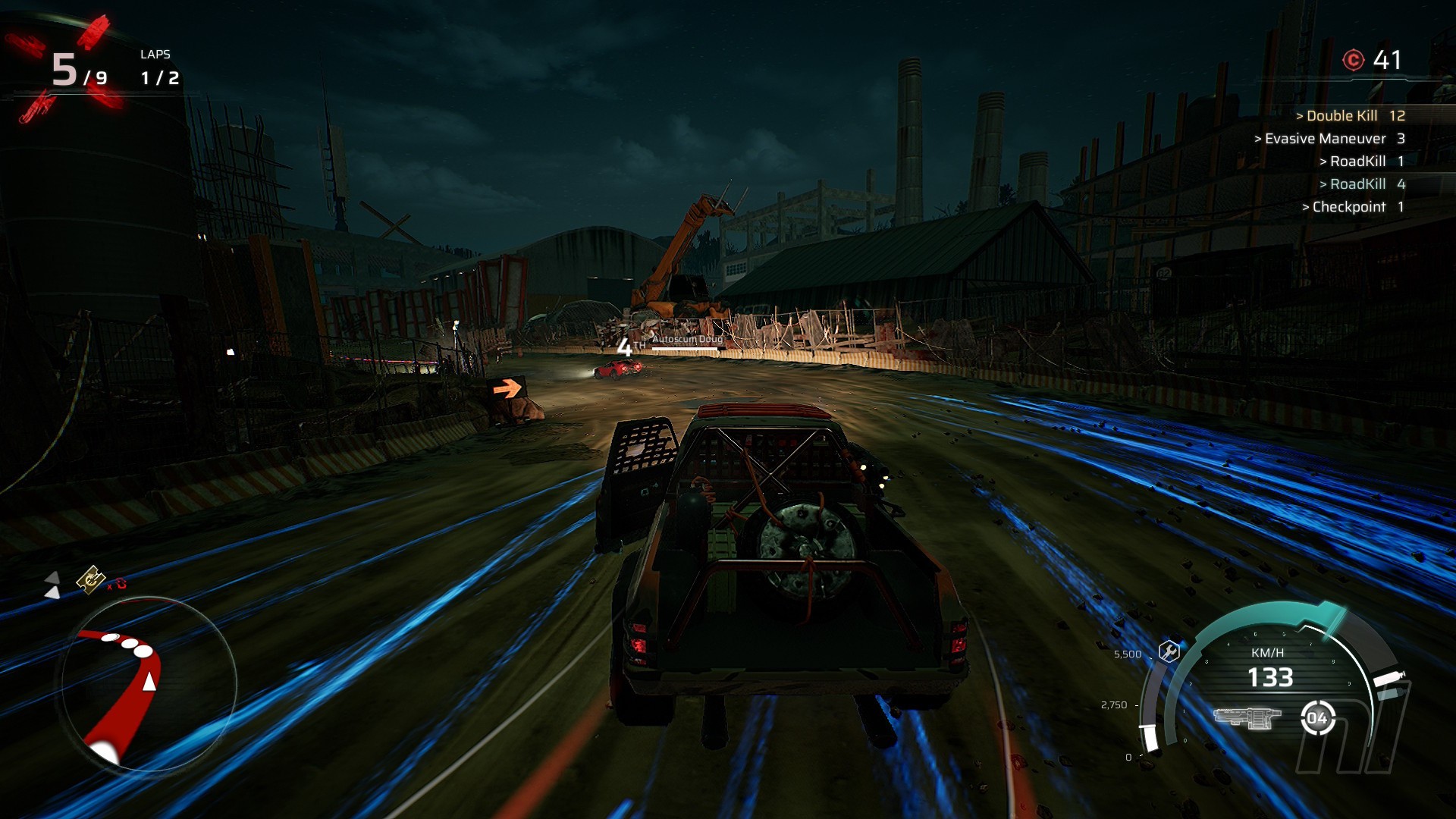Click the grey double-arrow icon above the minimap
This screenshot has height=819, width=1456.
point(52,585)
